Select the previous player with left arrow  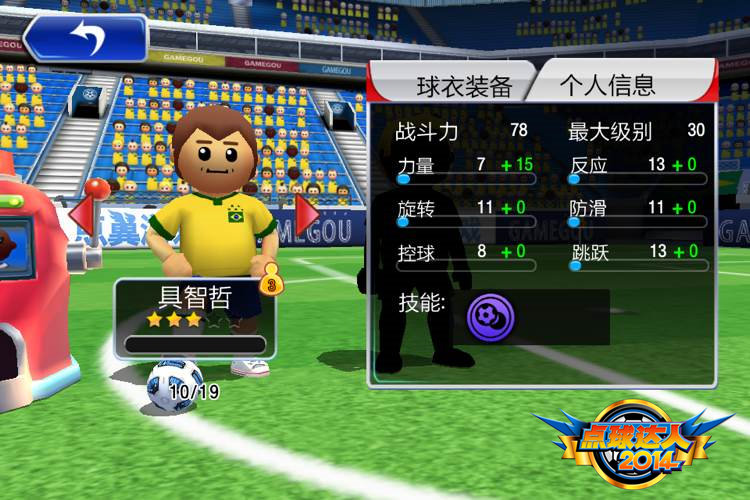point(82,213)
